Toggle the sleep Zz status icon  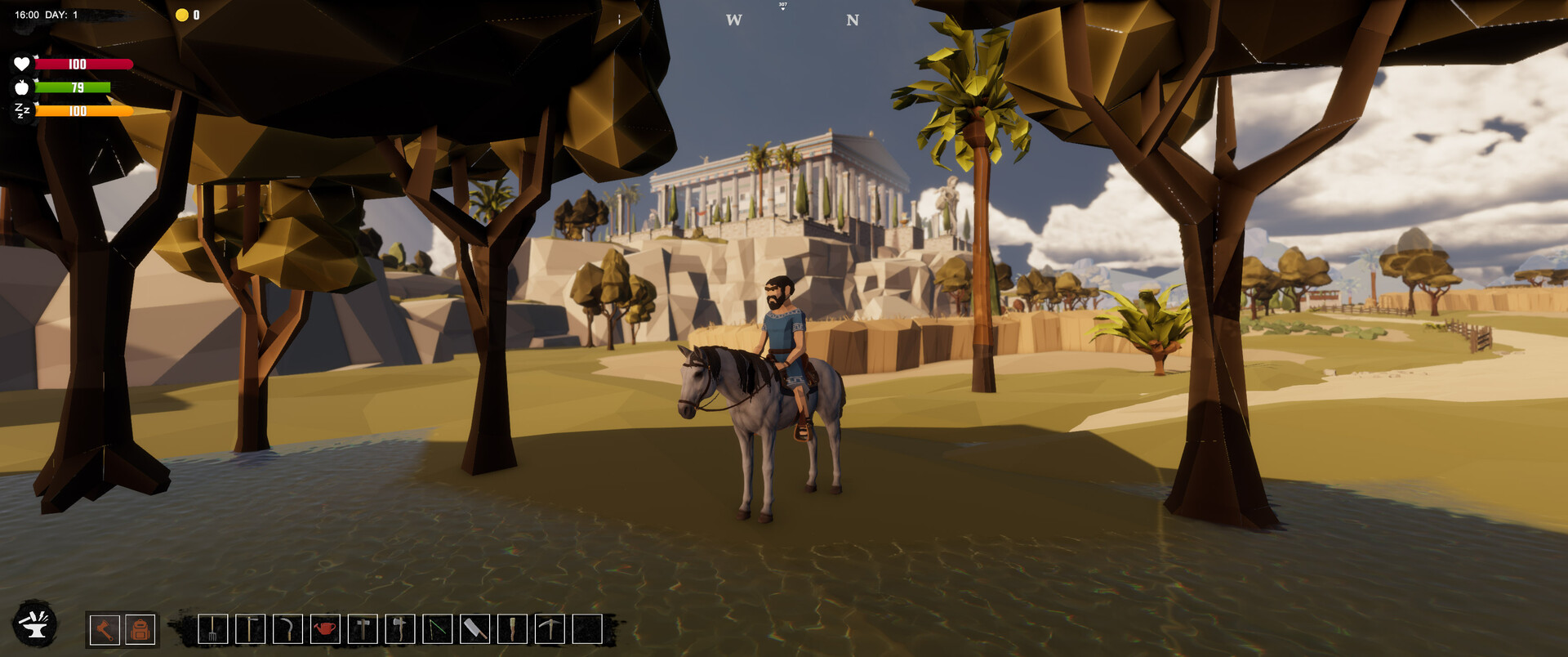click(x=22, y=111)
